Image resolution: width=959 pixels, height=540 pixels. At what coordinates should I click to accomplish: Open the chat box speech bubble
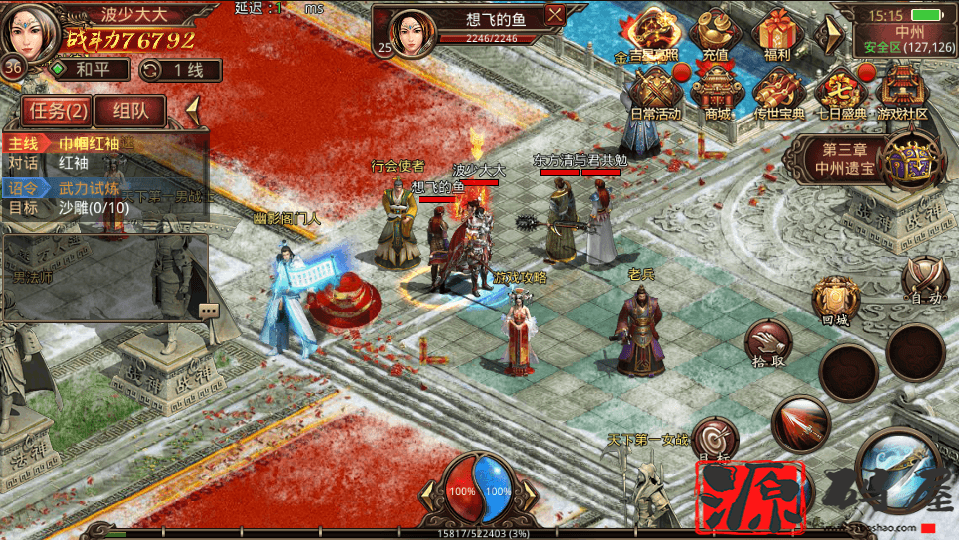click(209, 310)
